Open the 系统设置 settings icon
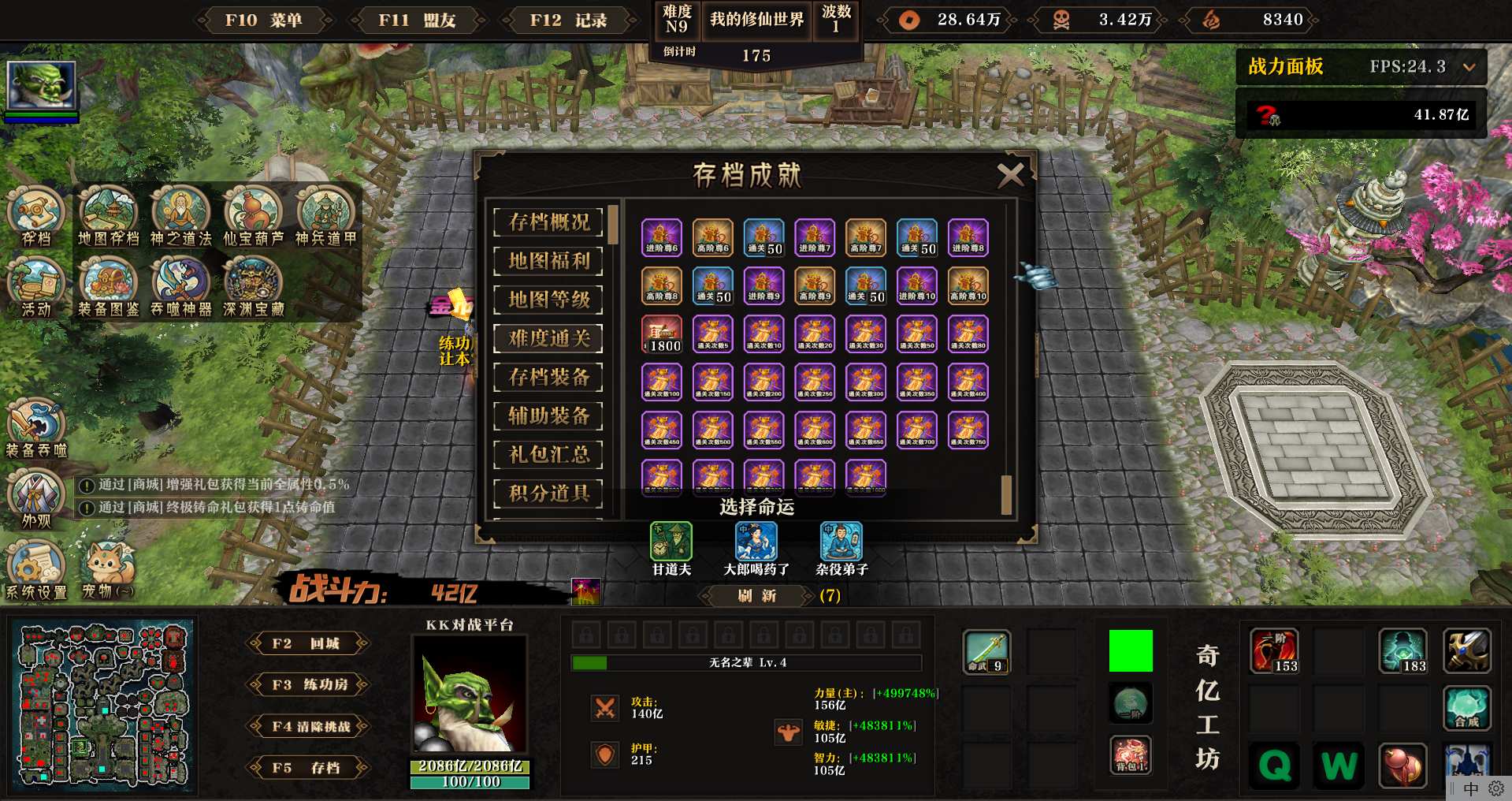Screen dimensions: 1512x801 [x=35, y=568]
